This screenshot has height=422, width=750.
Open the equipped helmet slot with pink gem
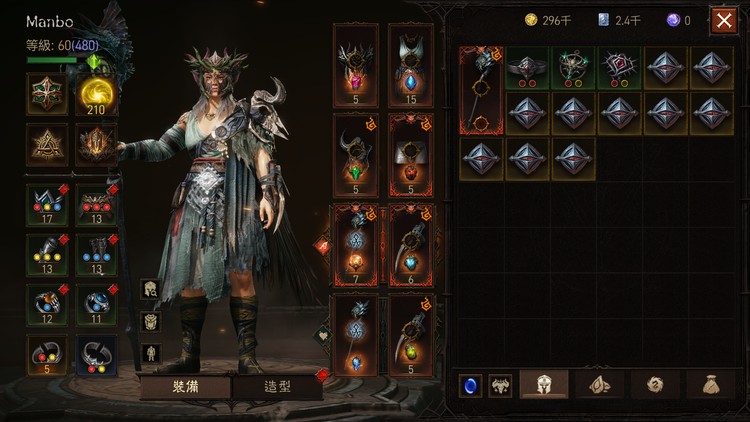[x=355, y=63]
